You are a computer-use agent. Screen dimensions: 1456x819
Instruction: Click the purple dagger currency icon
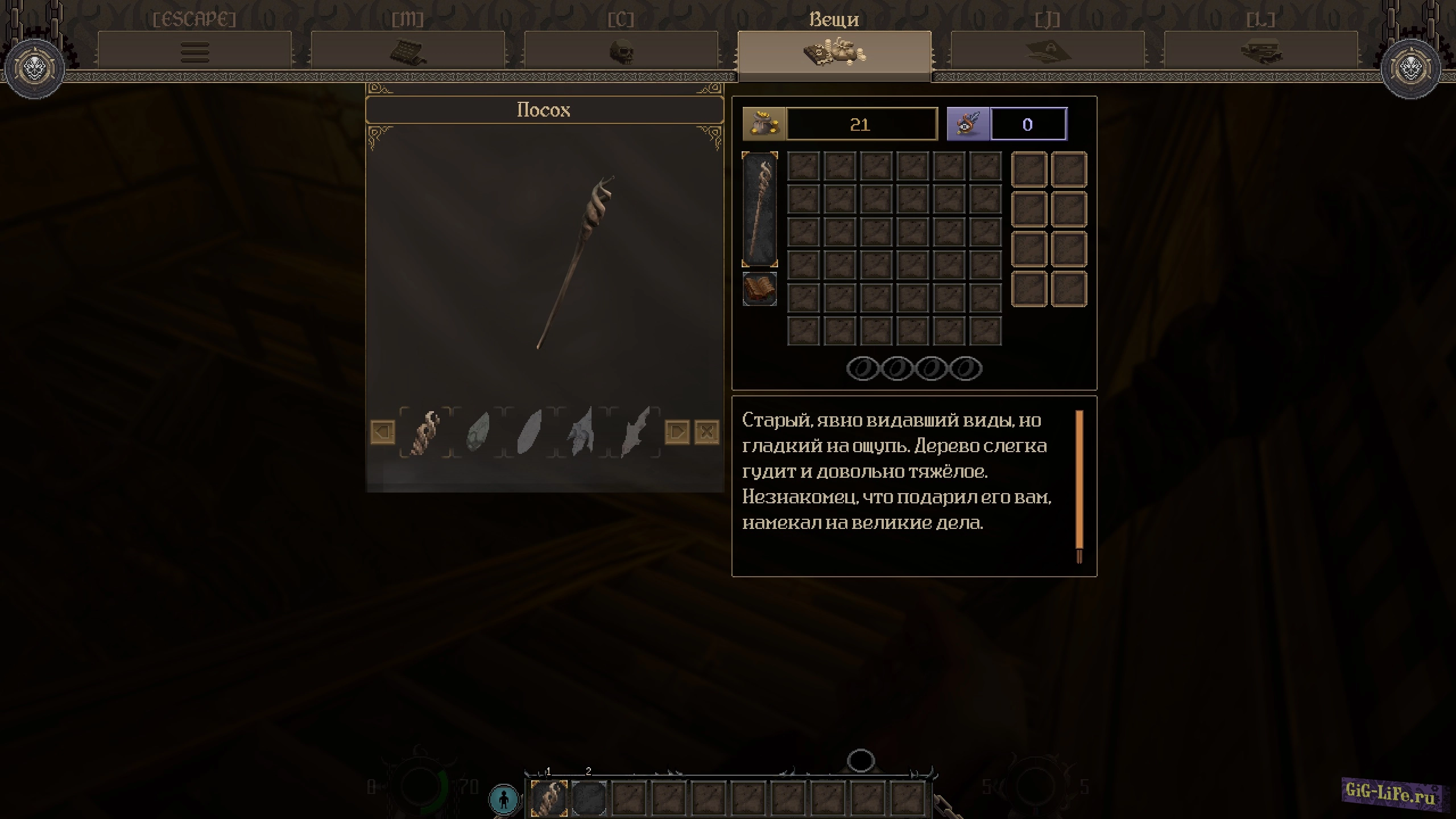[x=968, y=124]
